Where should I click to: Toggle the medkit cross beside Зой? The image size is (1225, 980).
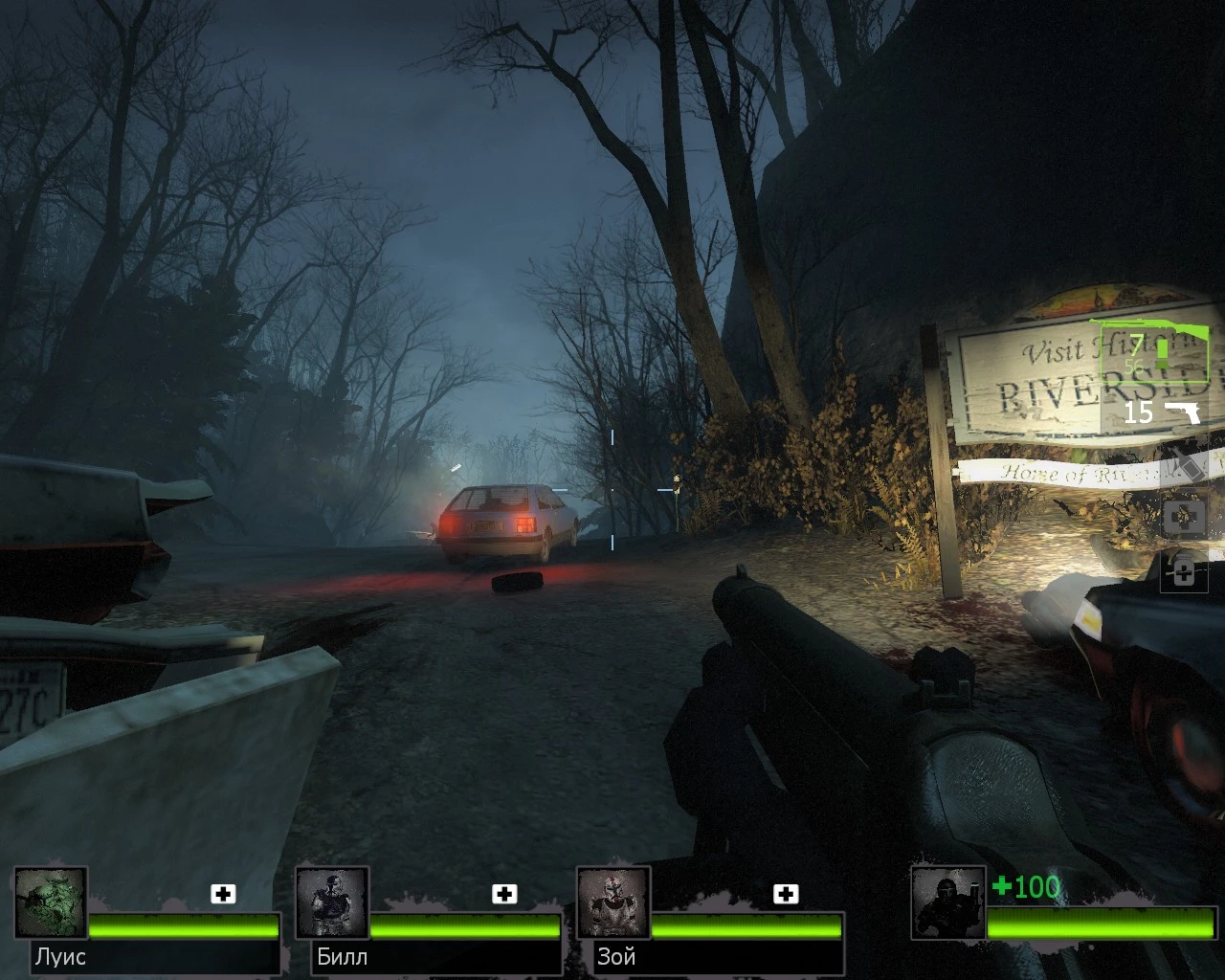788,894
